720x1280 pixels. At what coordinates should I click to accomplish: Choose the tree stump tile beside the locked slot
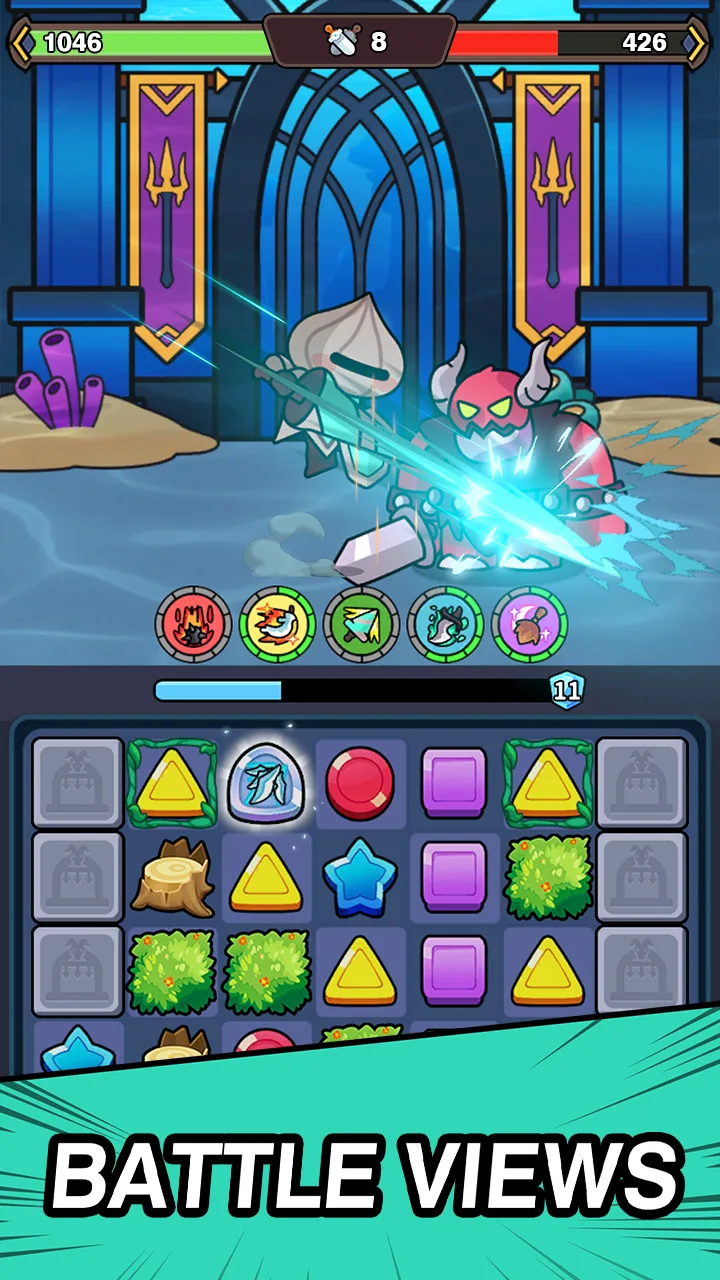[172, 877]
